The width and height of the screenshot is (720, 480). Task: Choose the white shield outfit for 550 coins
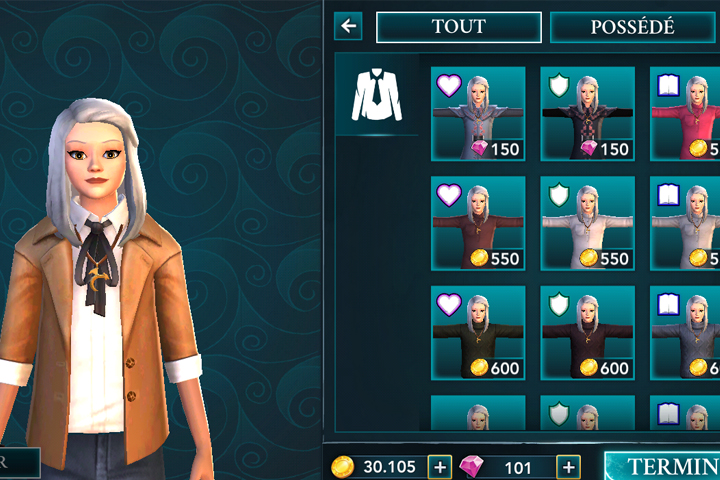(587, 223)
